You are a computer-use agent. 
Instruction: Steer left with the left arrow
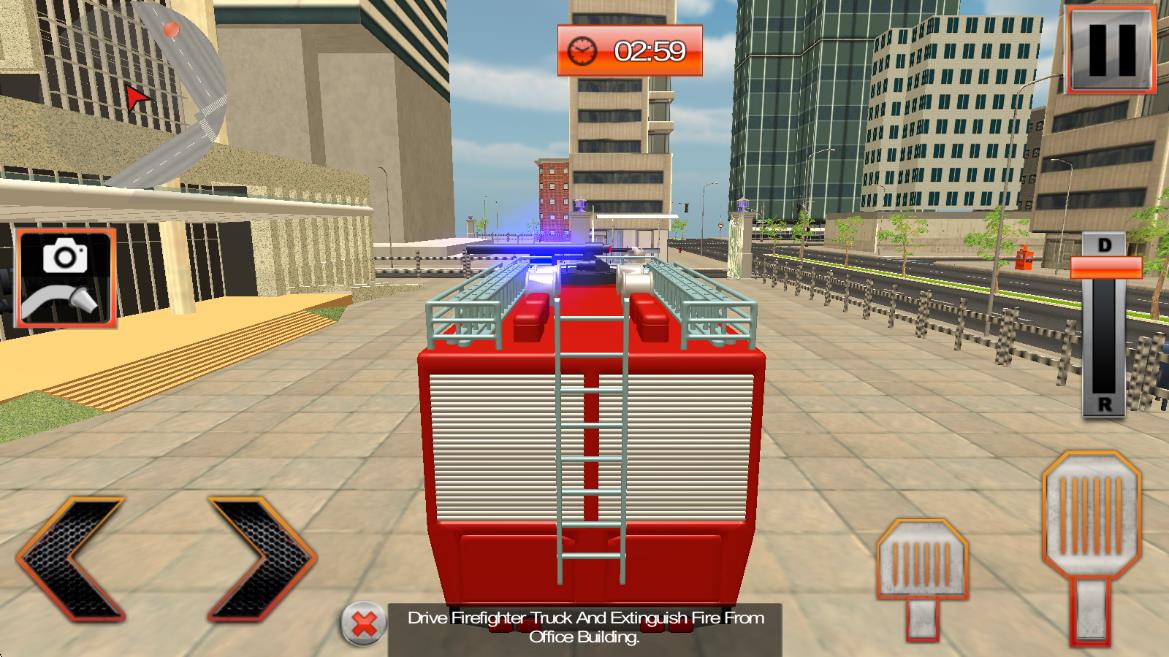point(70,559)
